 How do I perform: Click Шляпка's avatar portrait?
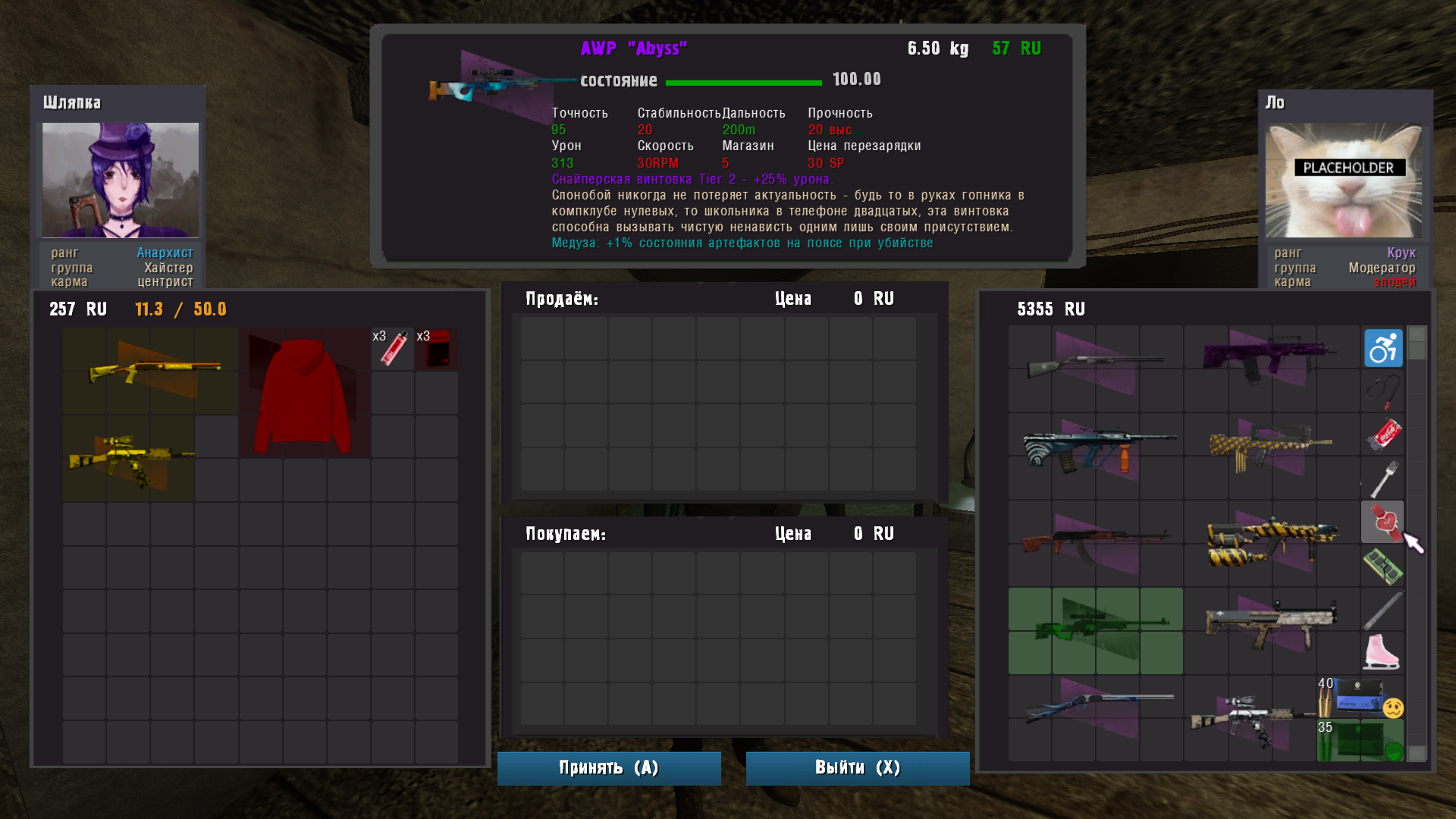click(x=120, y=179)
